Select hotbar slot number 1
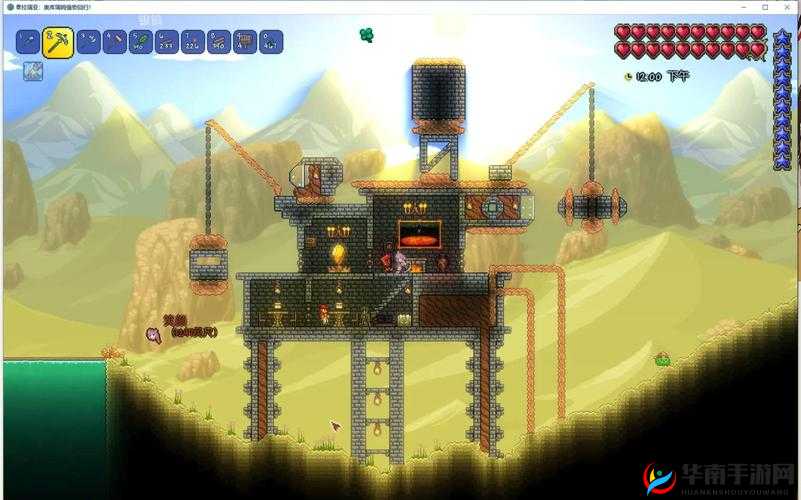801x500 pixels. pyautogui.click(x=27, y=42)
